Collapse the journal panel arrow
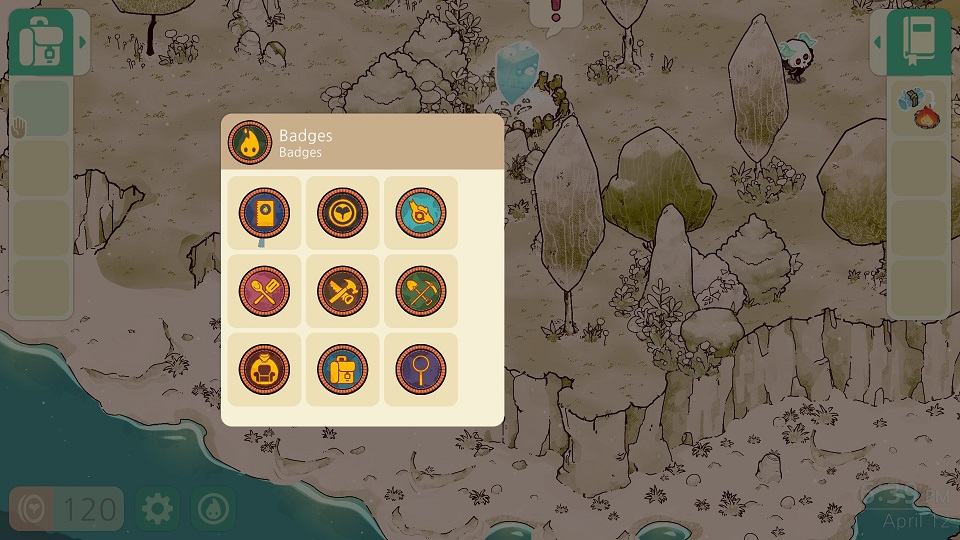Image resolution: width=960 pixels, height=540 pixels. (878, 42)
